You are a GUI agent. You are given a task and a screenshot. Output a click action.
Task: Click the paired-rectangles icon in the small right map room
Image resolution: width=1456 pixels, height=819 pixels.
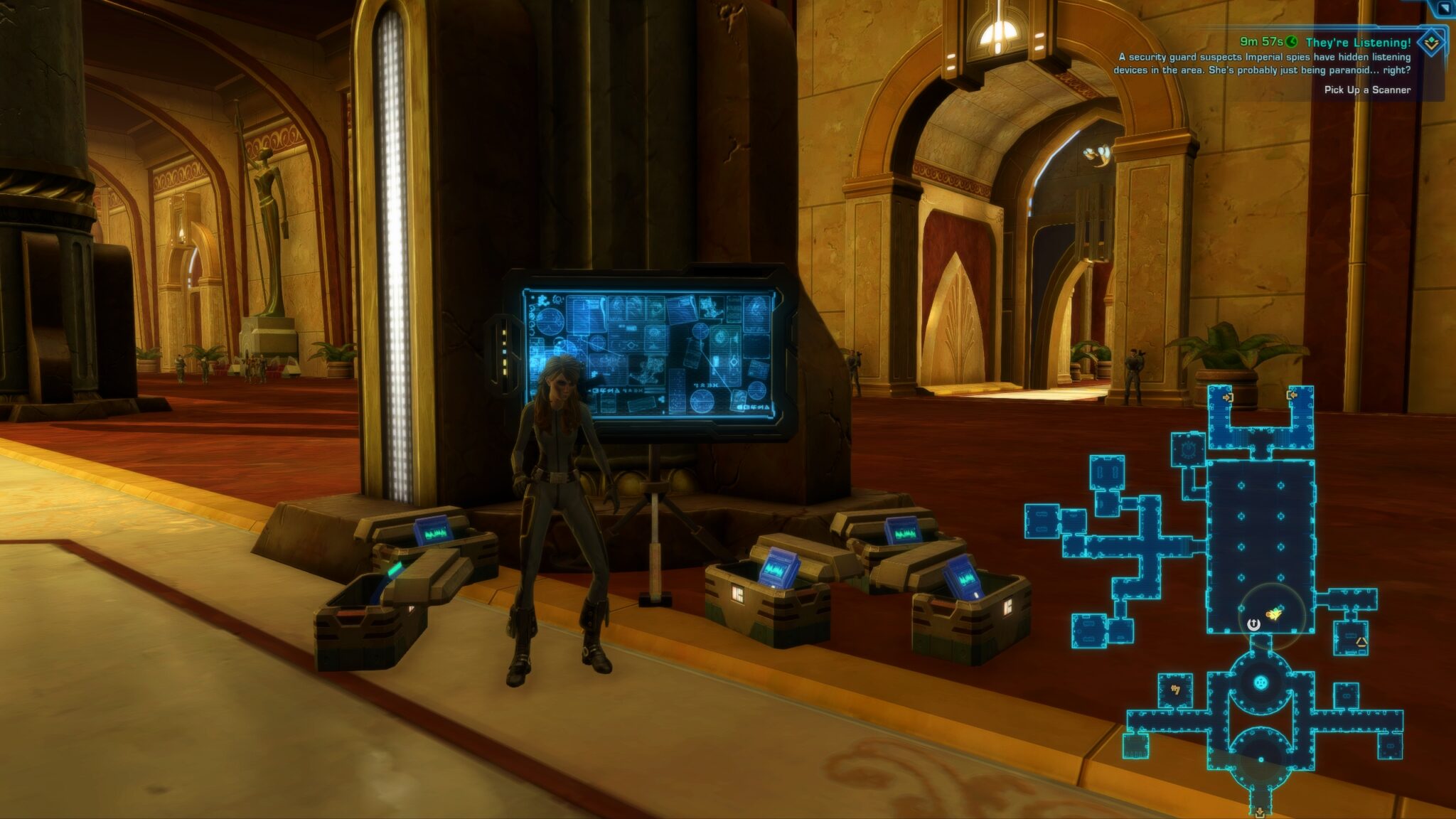1347,695
